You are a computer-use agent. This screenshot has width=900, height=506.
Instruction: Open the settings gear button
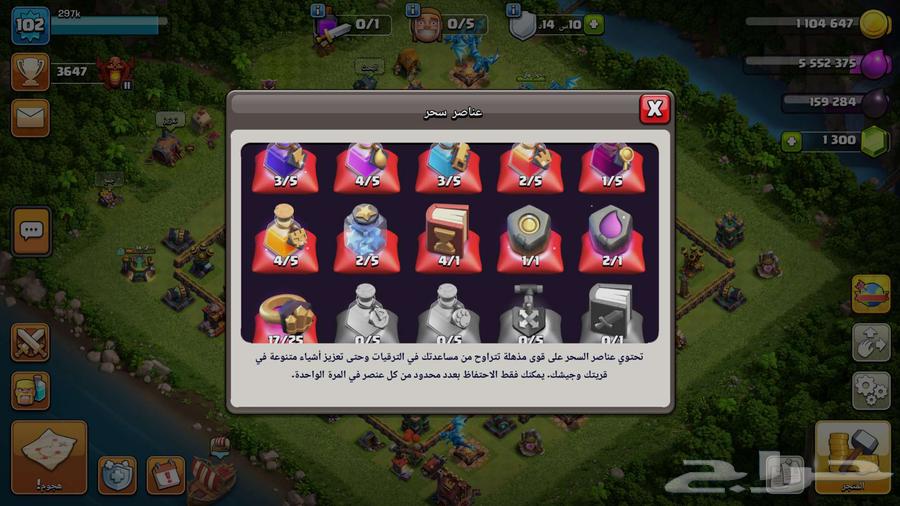pyautogui.click(x=871, y=390)
